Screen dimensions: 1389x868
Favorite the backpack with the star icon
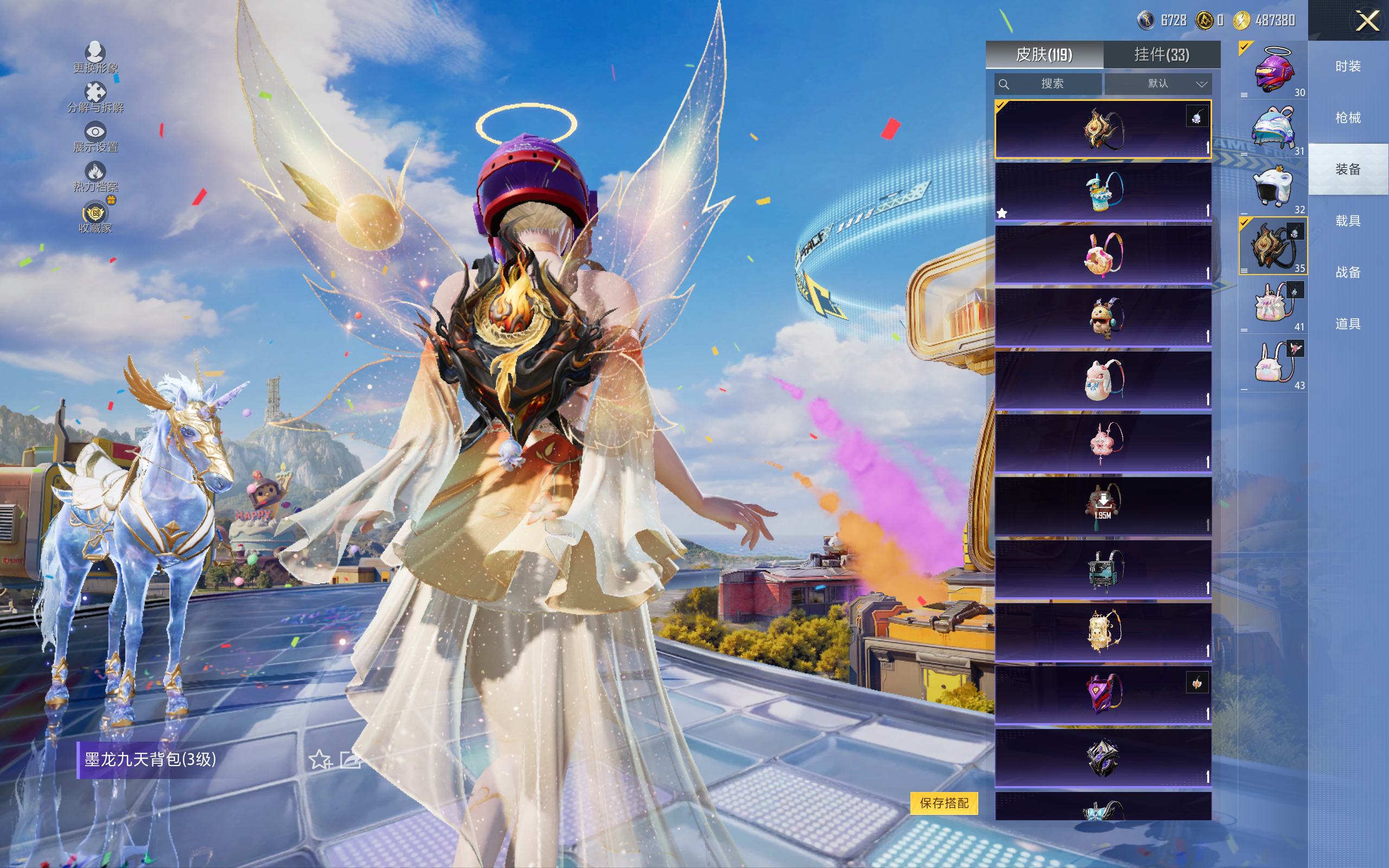(x=320, y=759)
